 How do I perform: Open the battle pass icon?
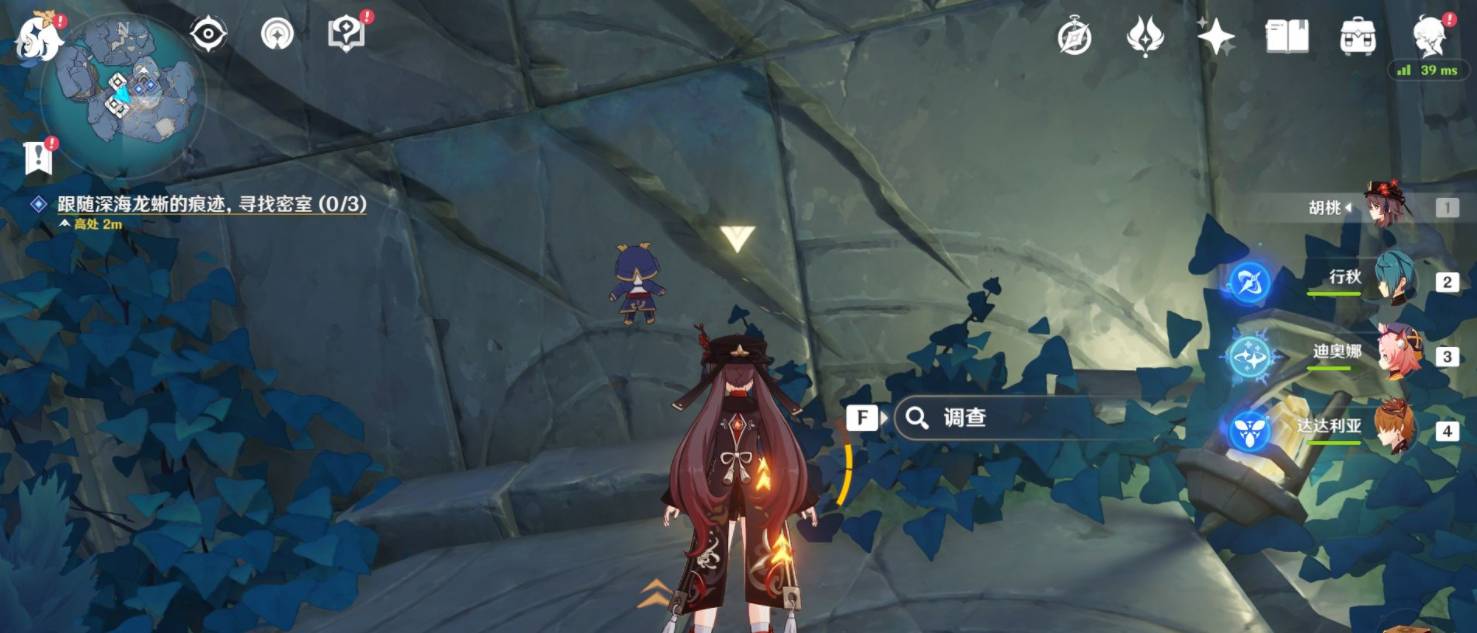[x=1145, y=37]
